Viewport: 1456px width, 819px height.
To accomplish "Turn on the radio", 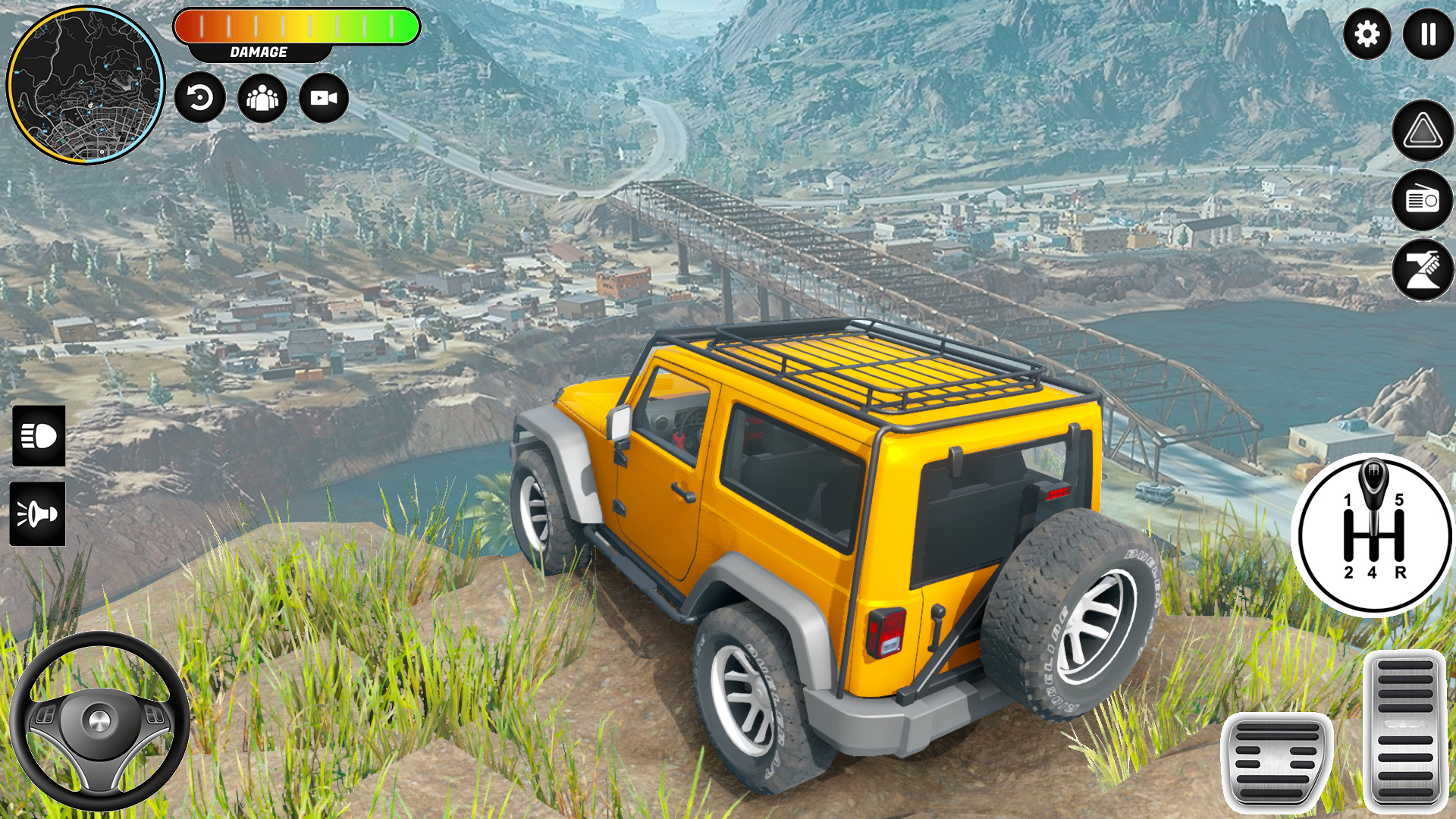I will pyautogui.click(x=1423, y=200).
